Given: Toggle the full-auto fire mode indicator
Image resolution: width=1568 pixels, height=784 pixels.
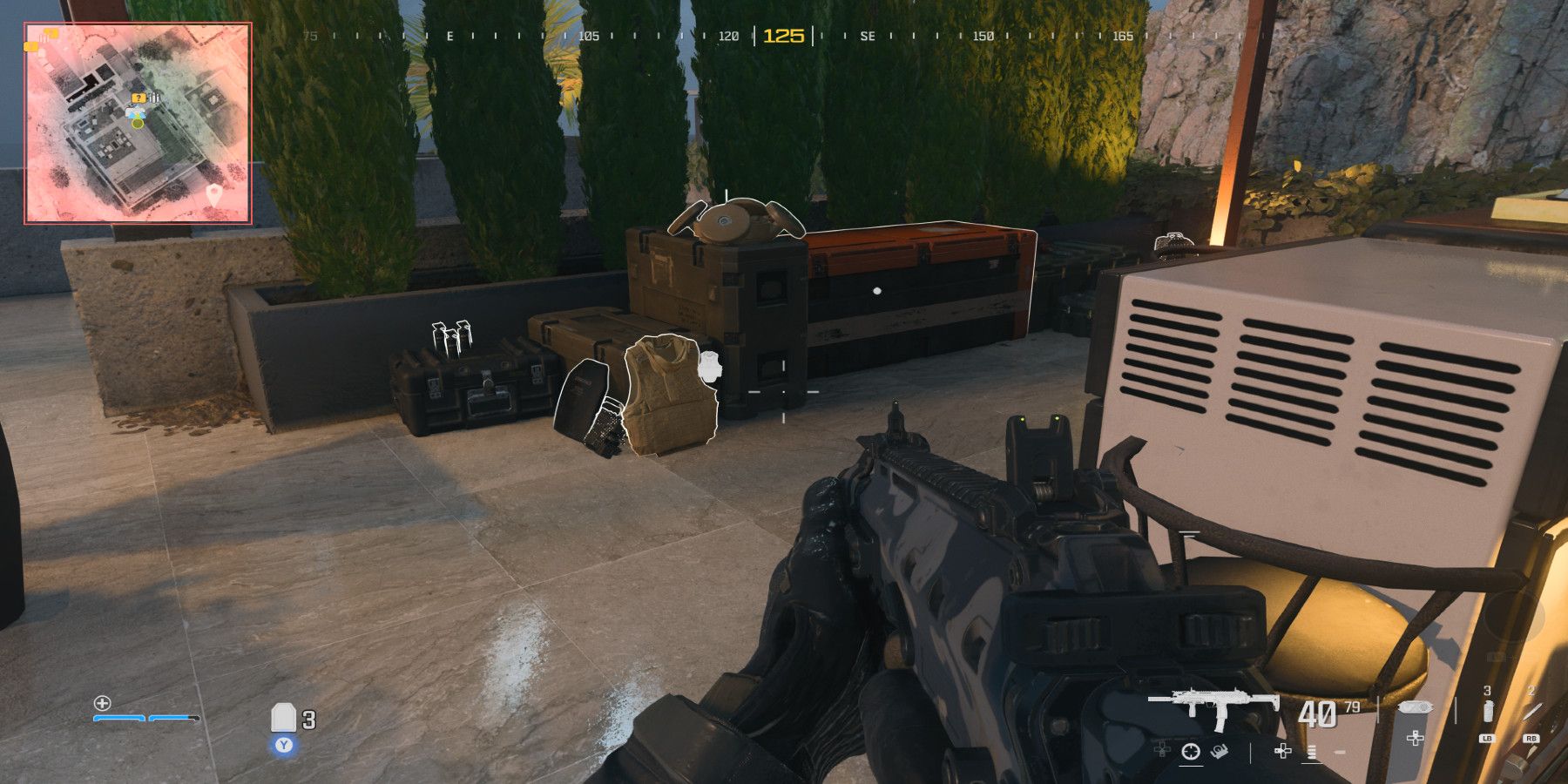Looking at the screenshot, I should click(1311, 753).
